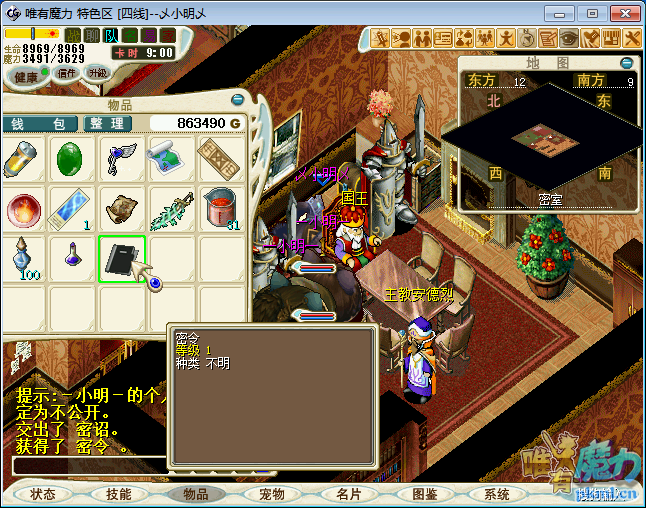Select the red fire orb item
This screenshot has height=508, width=646.
(22, 210)
